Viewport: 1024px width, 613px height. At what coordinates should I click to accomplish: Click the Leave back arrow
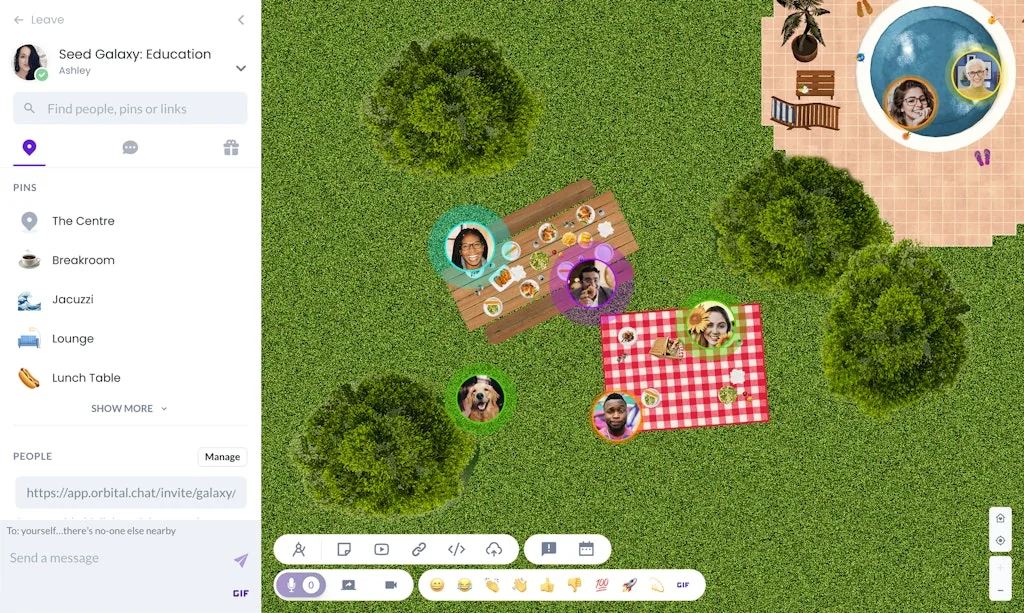(20, 20)
